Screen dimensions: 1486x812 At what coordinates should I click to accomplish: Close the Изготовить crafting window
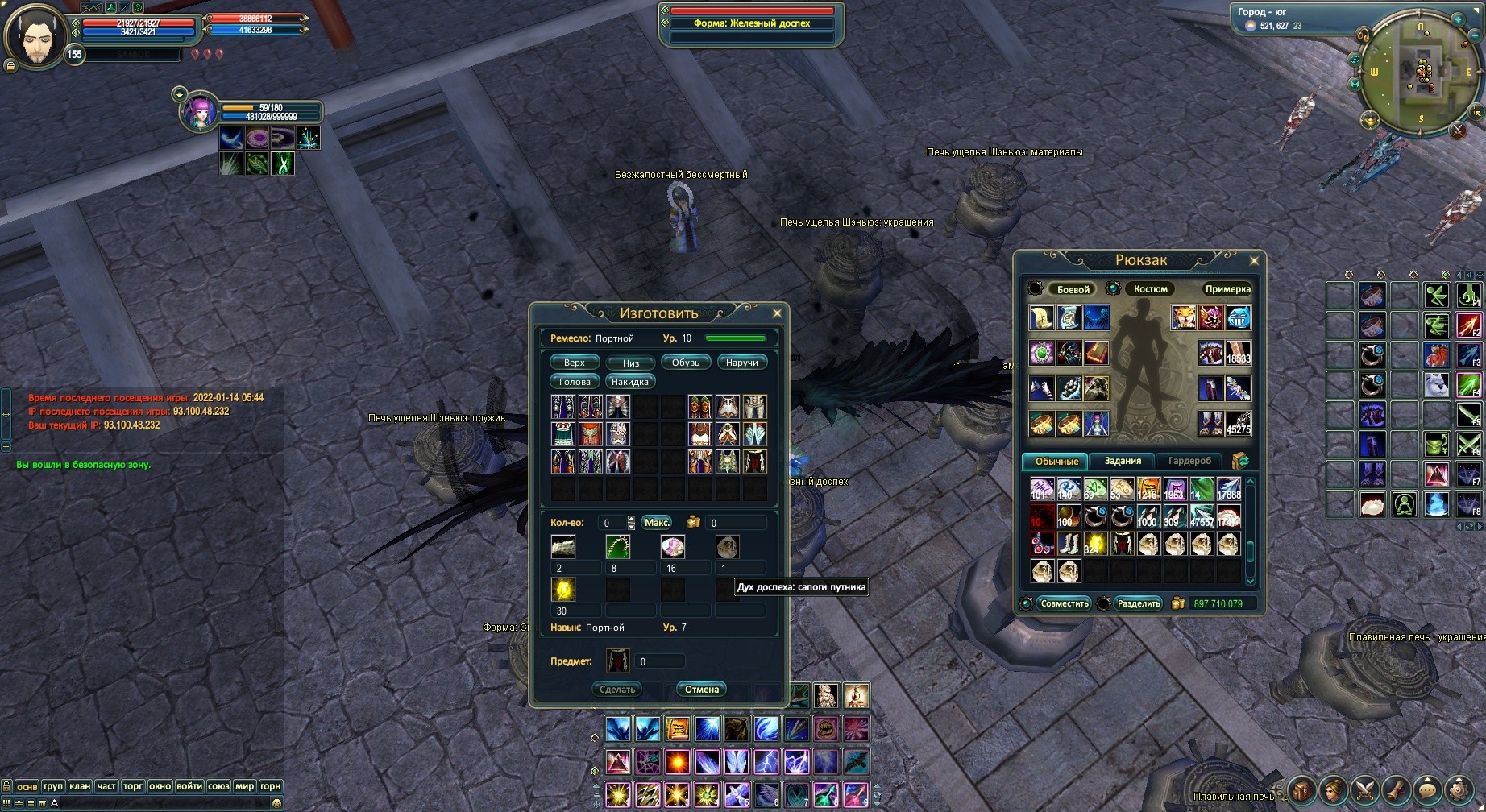pos(777,313)
